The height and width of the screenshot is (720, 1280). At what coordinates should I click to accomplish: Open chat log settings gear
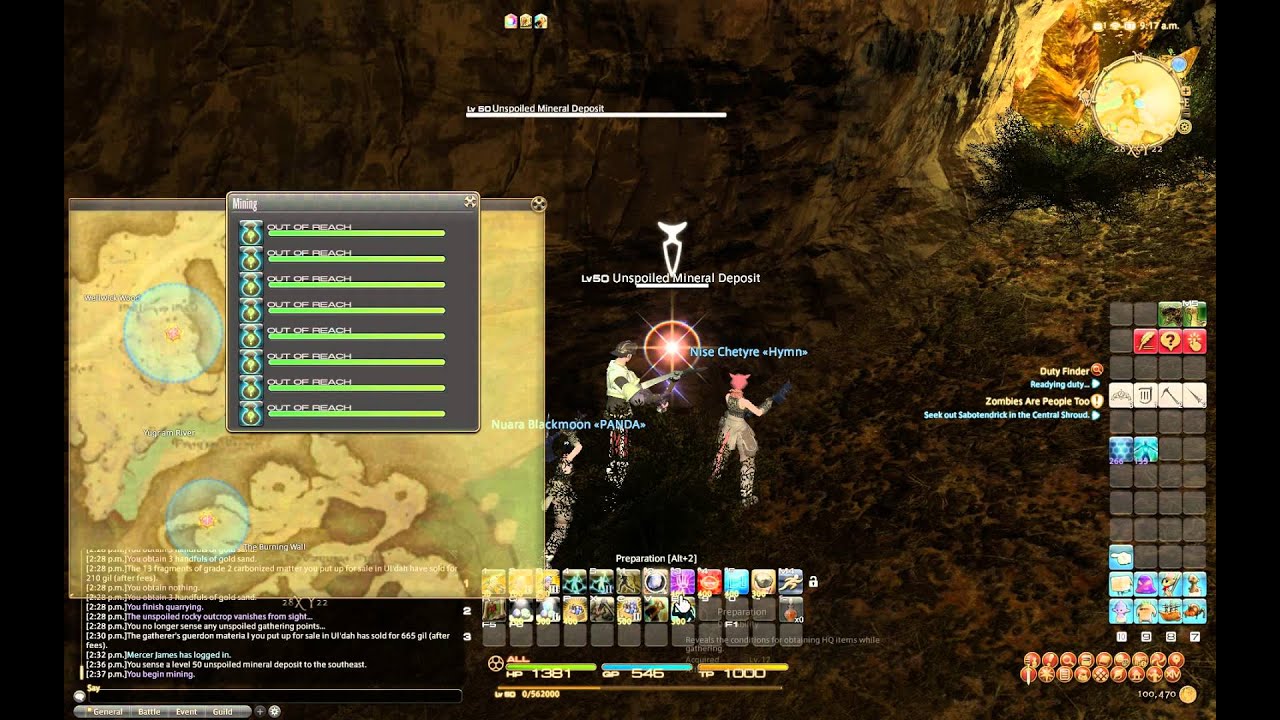[274, 711]
